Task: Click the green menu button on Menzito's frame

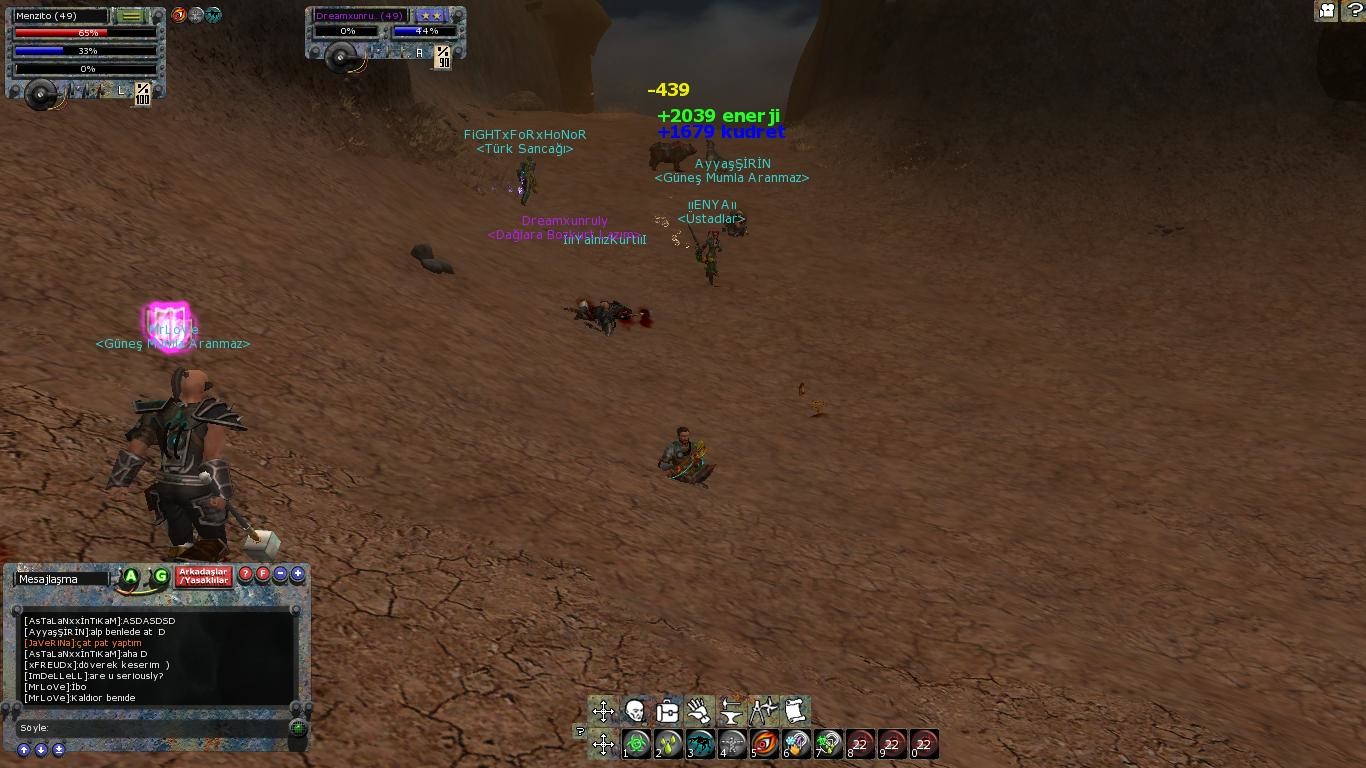Action: (130, 16)
